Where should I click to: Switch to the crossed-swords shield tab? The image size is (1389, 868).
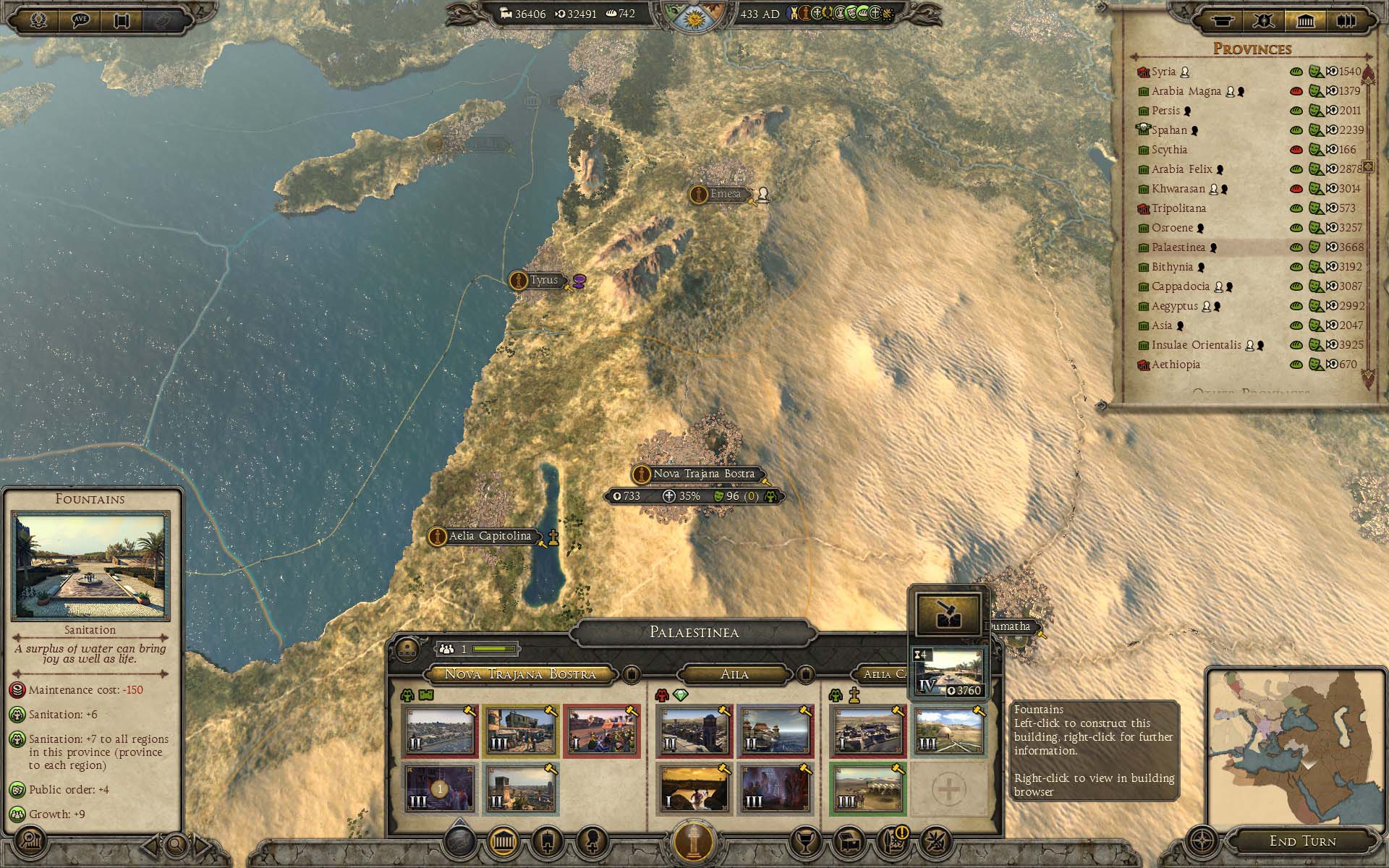[x=1264, y=21]
